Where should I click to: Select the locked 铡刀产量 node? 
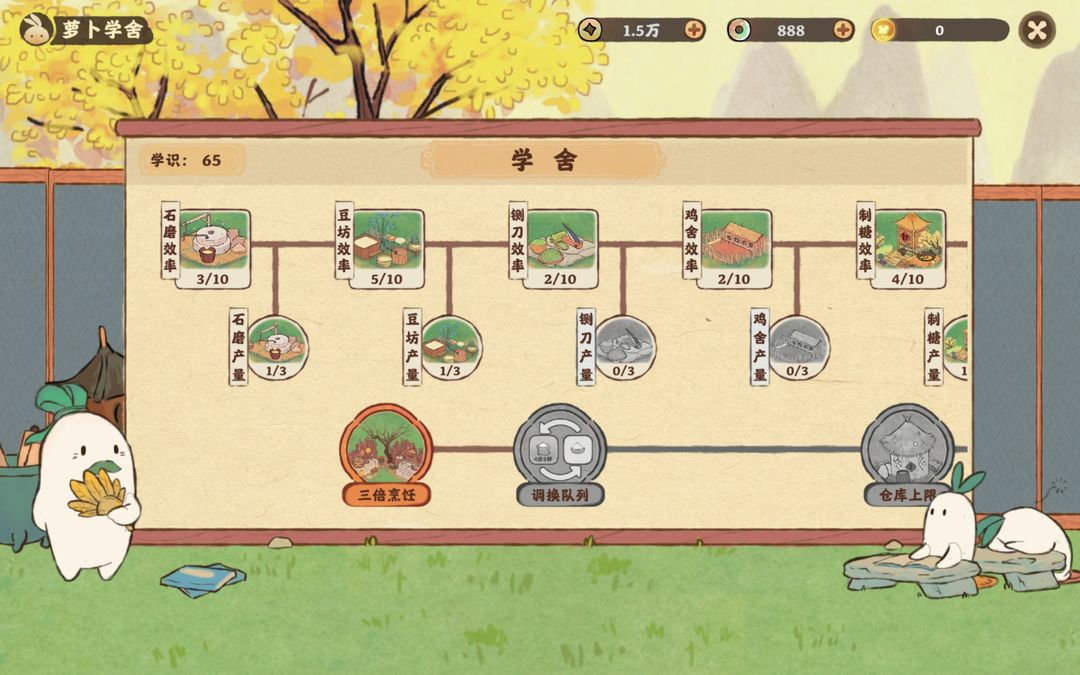(x=624, y=347)
